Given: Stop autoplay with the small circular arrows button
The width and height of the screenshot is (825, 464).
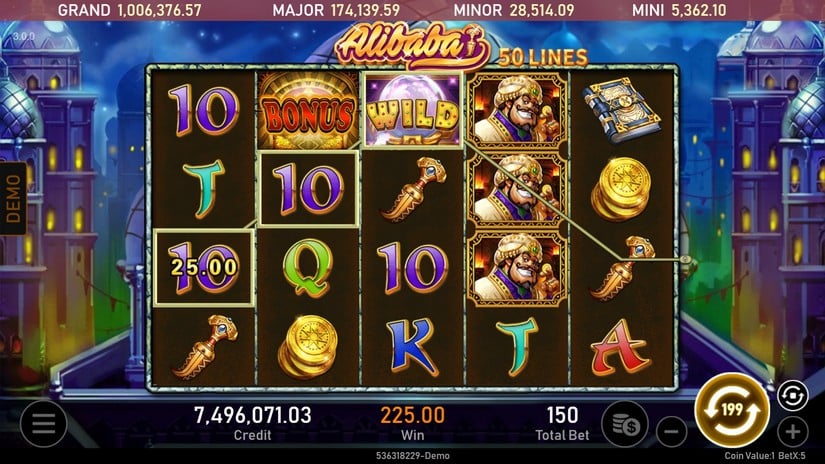Looking at the screenshot, I should (790, 396).
